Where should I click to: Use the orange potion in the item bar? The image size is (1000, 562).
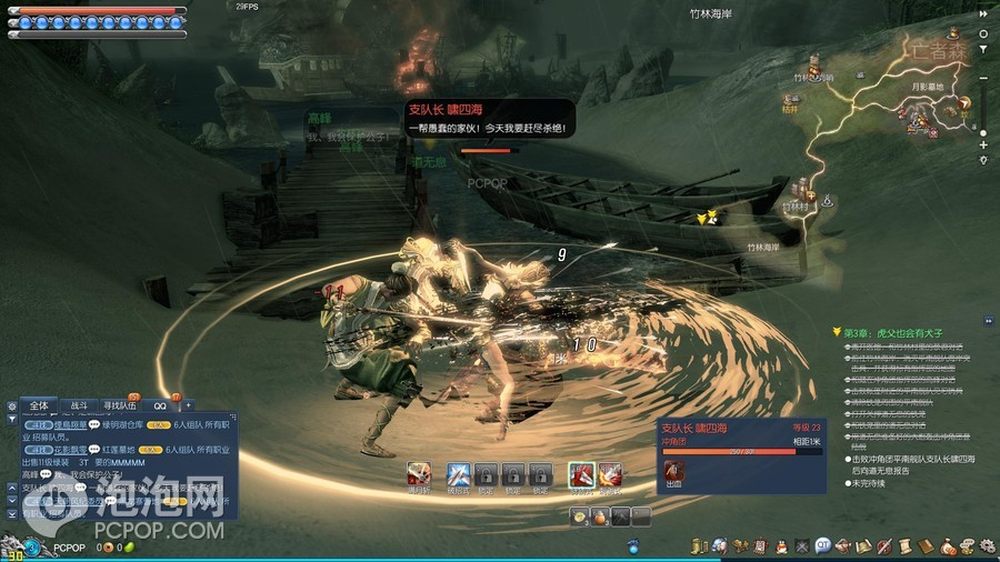pyautogui.click(x=600, y=517)
